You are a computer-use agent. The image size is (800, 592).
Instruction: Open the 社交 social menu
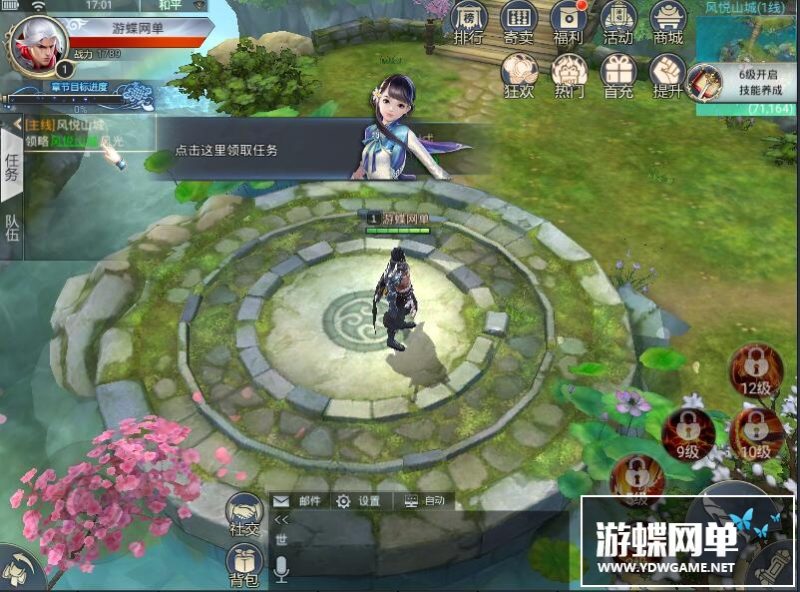pyautogui.click(x=244, y=515)
